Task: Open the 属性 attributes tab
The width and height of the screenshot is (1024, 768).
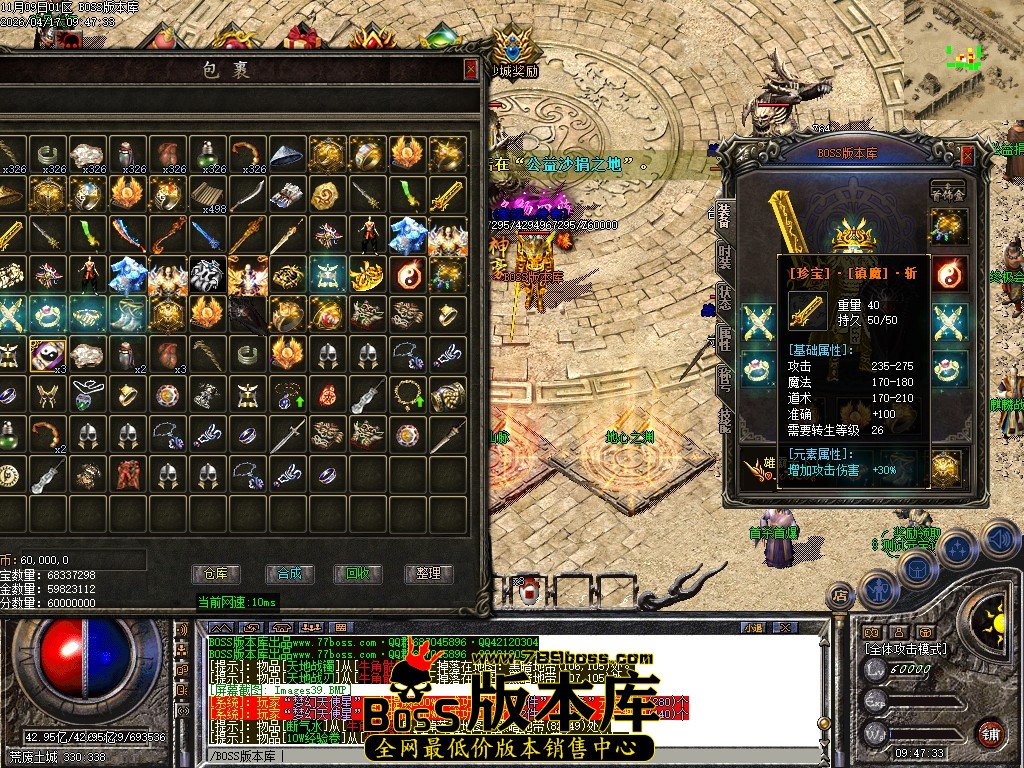Action: [724, 338]
